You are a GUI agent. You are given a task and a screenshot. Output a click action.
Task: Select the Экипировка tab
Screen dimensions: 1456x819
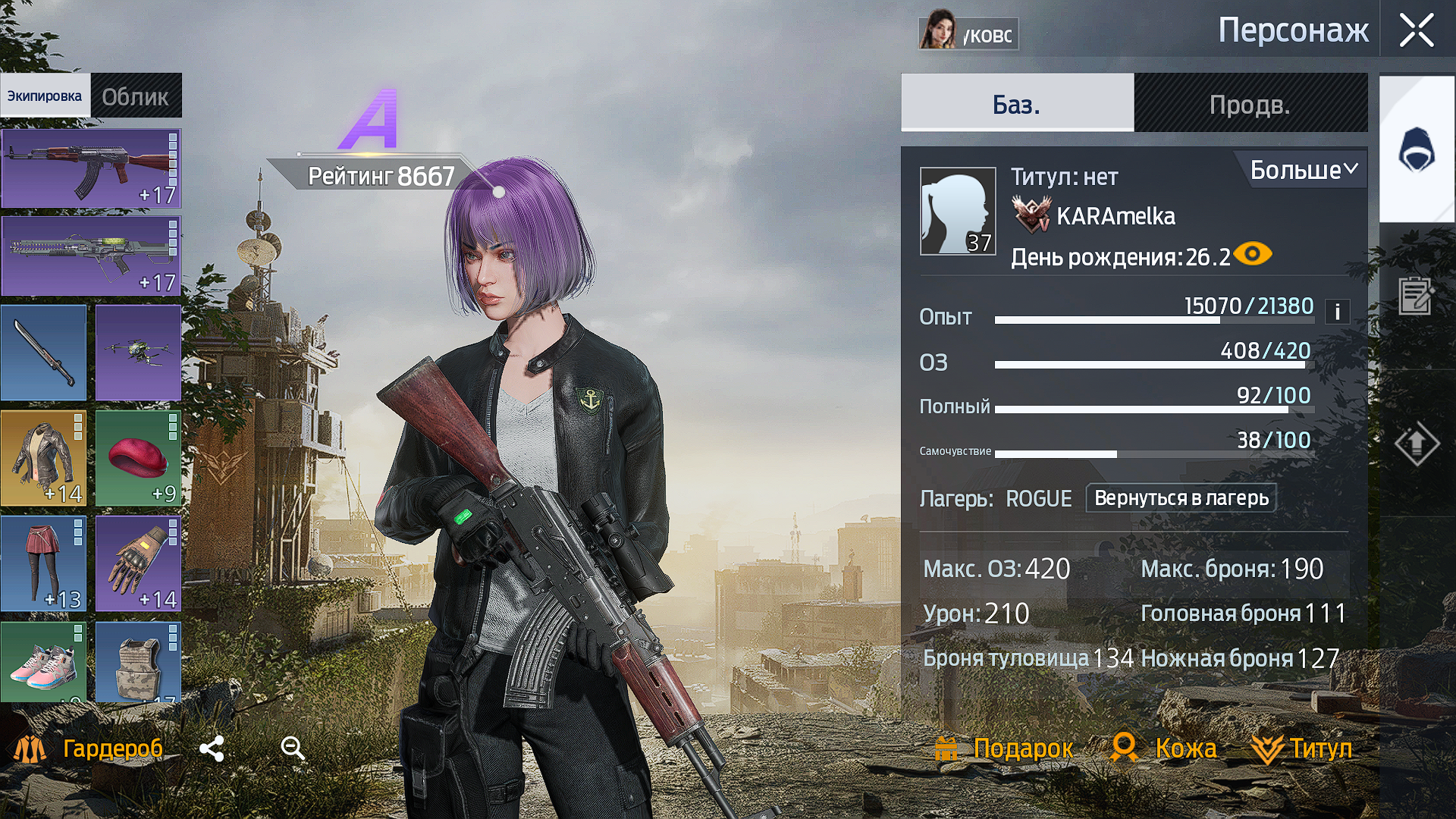pos(45,96)
